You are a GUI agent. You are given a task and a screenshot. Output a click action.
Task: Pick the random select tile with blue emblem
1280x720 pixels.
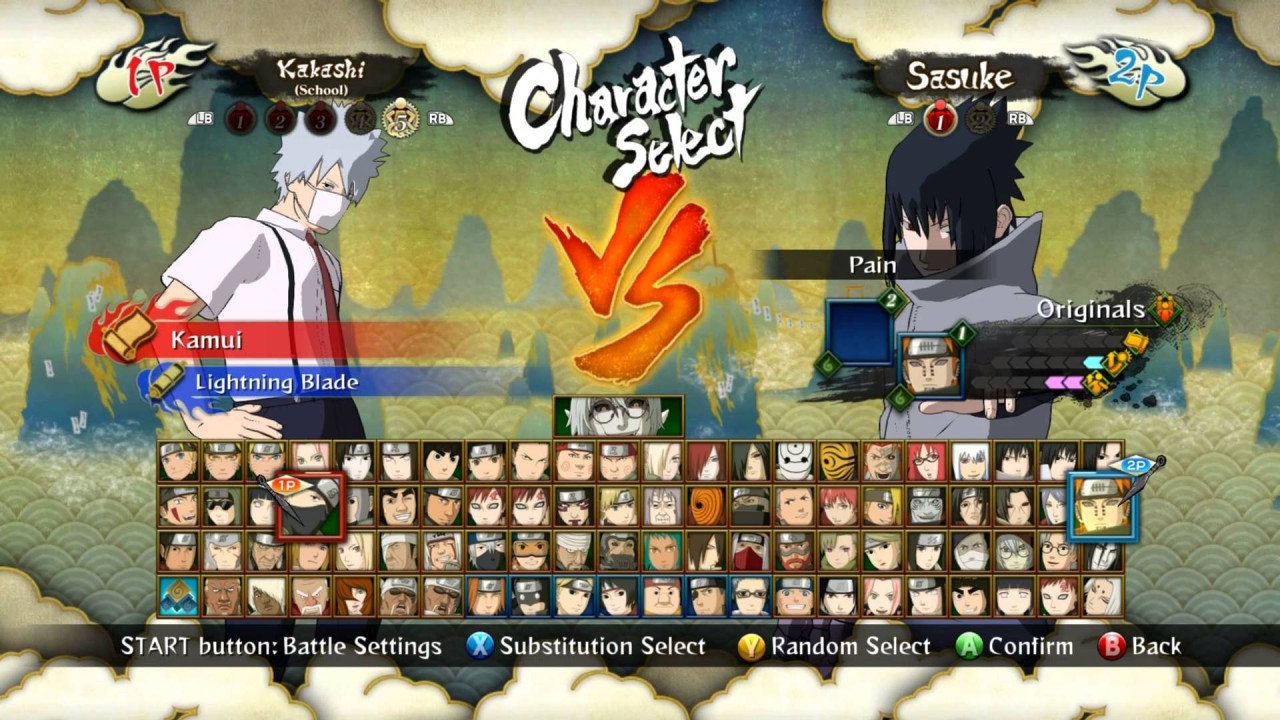pyautogui.click(x=179, y=596)
